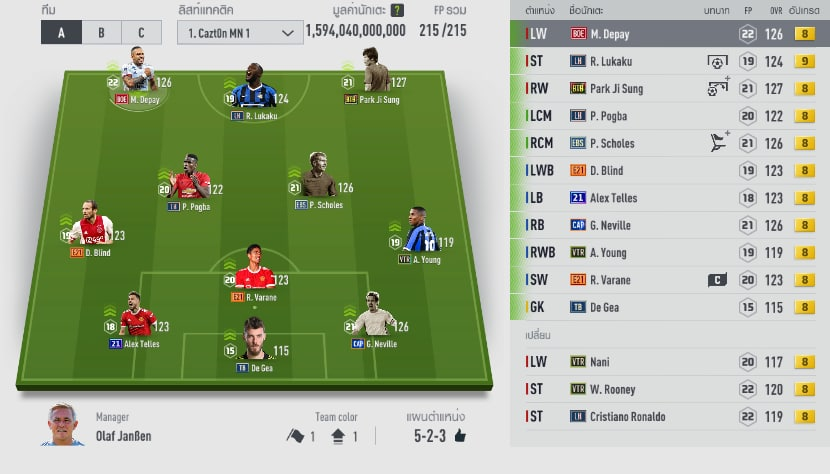Image resolution: width=830 pixels, height=474 pixels.
Task: Switch to team tab B
Action: point(101,32)
